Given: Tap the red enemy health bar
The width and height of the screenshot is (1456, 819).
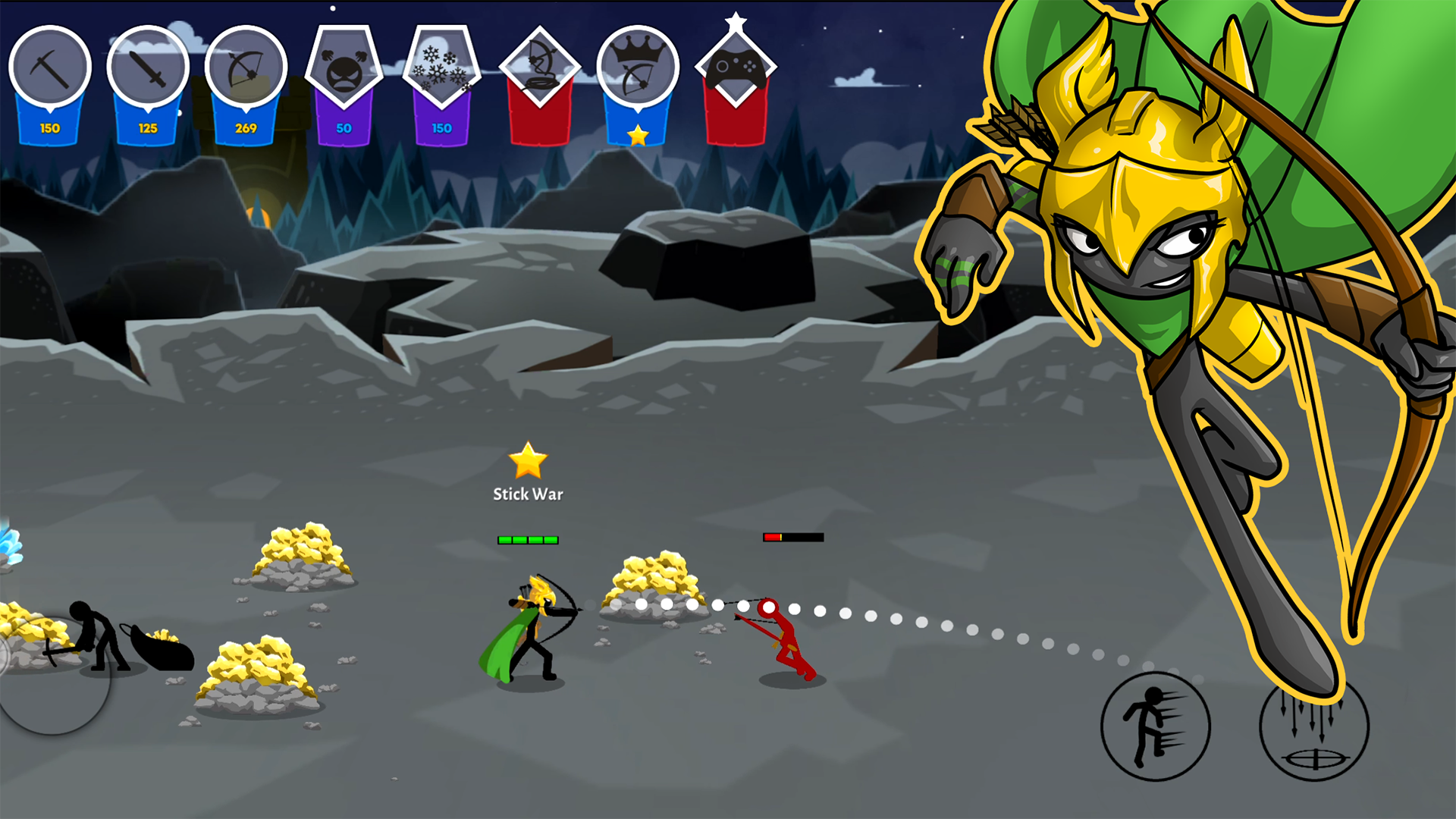Looking at the screenshot, I should [x=792, y=536].
